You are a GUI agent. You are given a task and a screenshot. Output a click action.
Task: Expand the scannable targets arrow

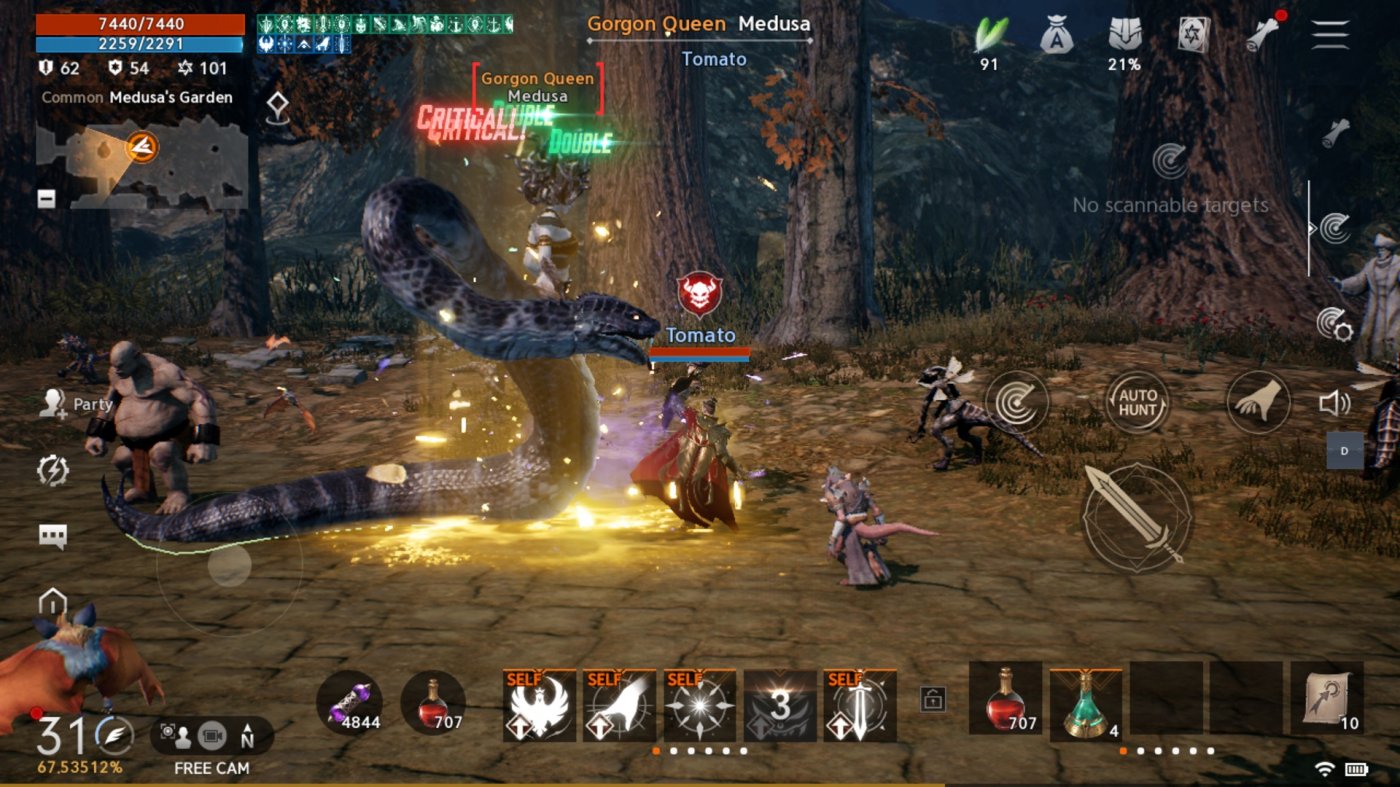(1313, 228)
